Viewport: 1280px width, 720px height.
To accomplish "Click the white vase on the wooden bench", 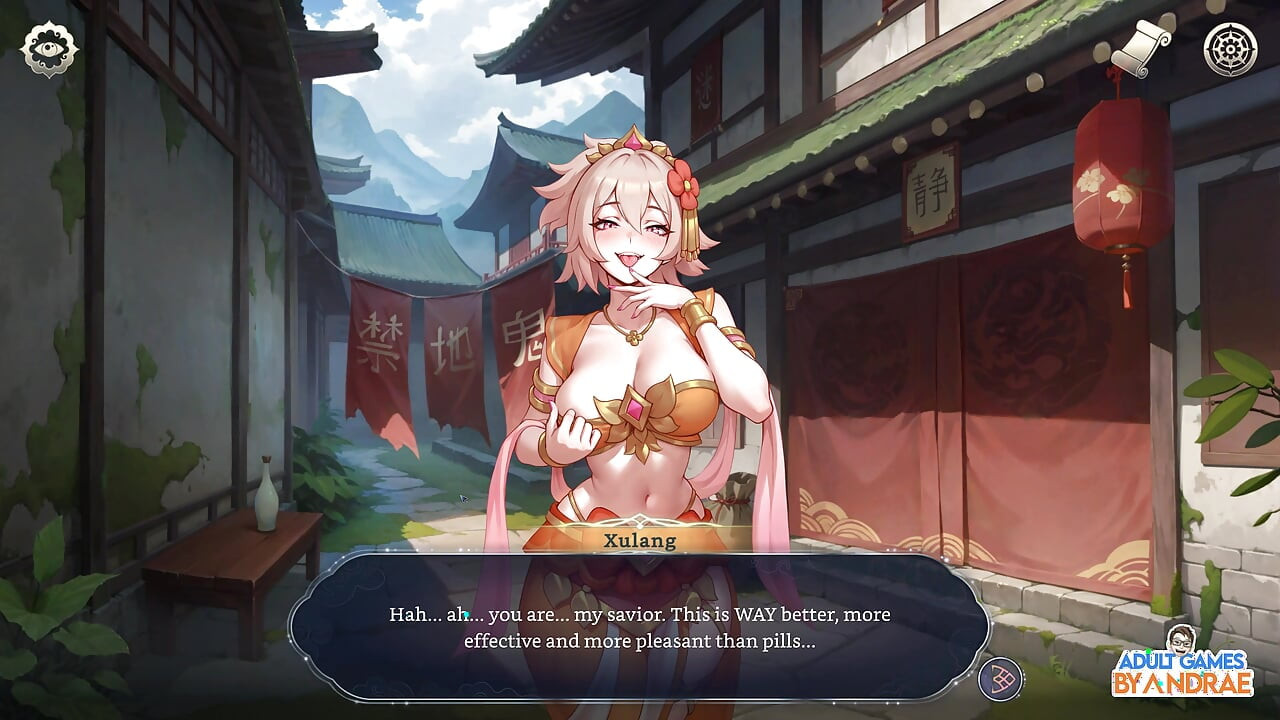I will [265, 495].
